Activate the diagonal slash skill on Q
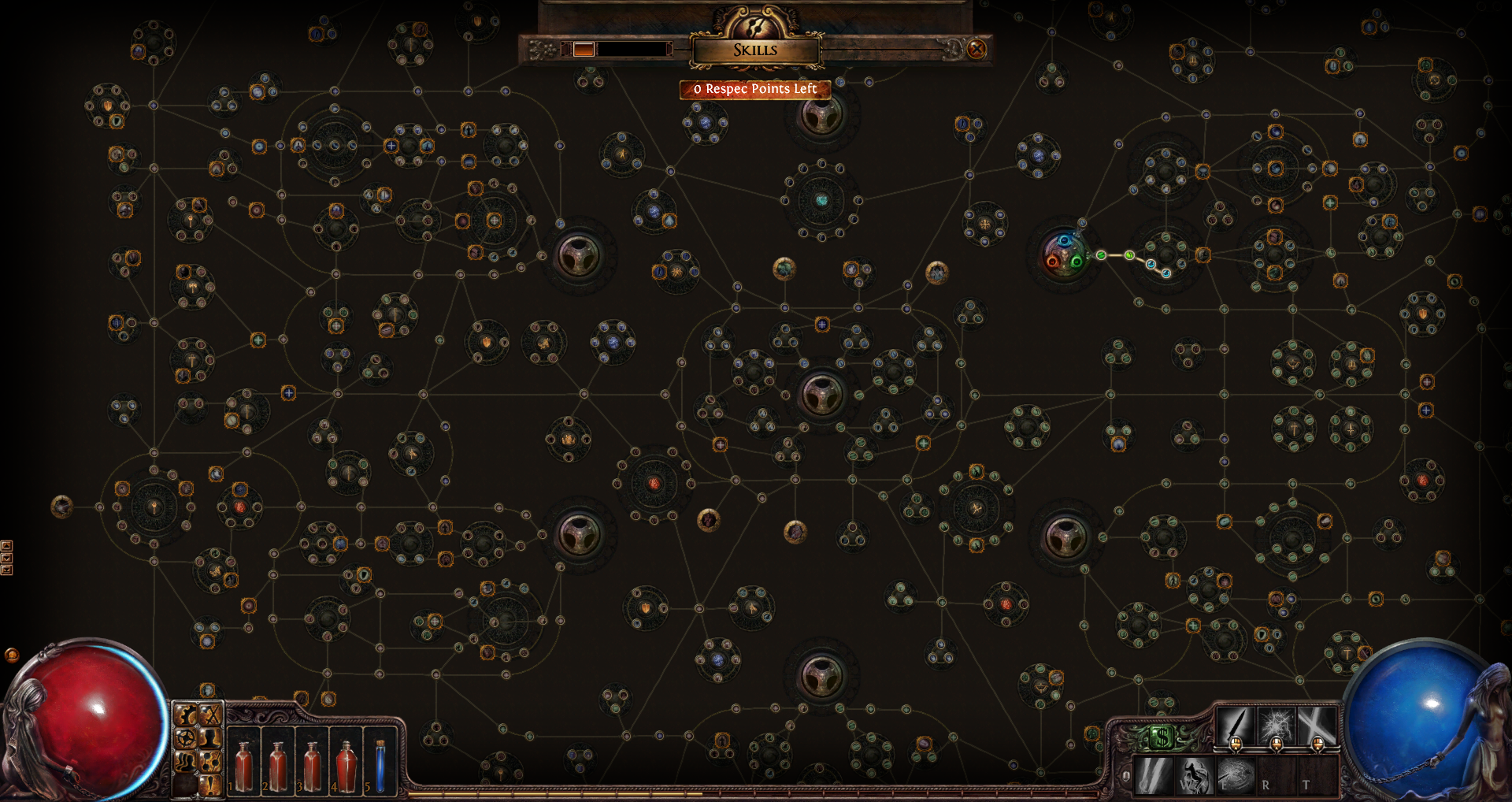Viewport: 1512px width, 802px height. click(x=1154, y=776)
